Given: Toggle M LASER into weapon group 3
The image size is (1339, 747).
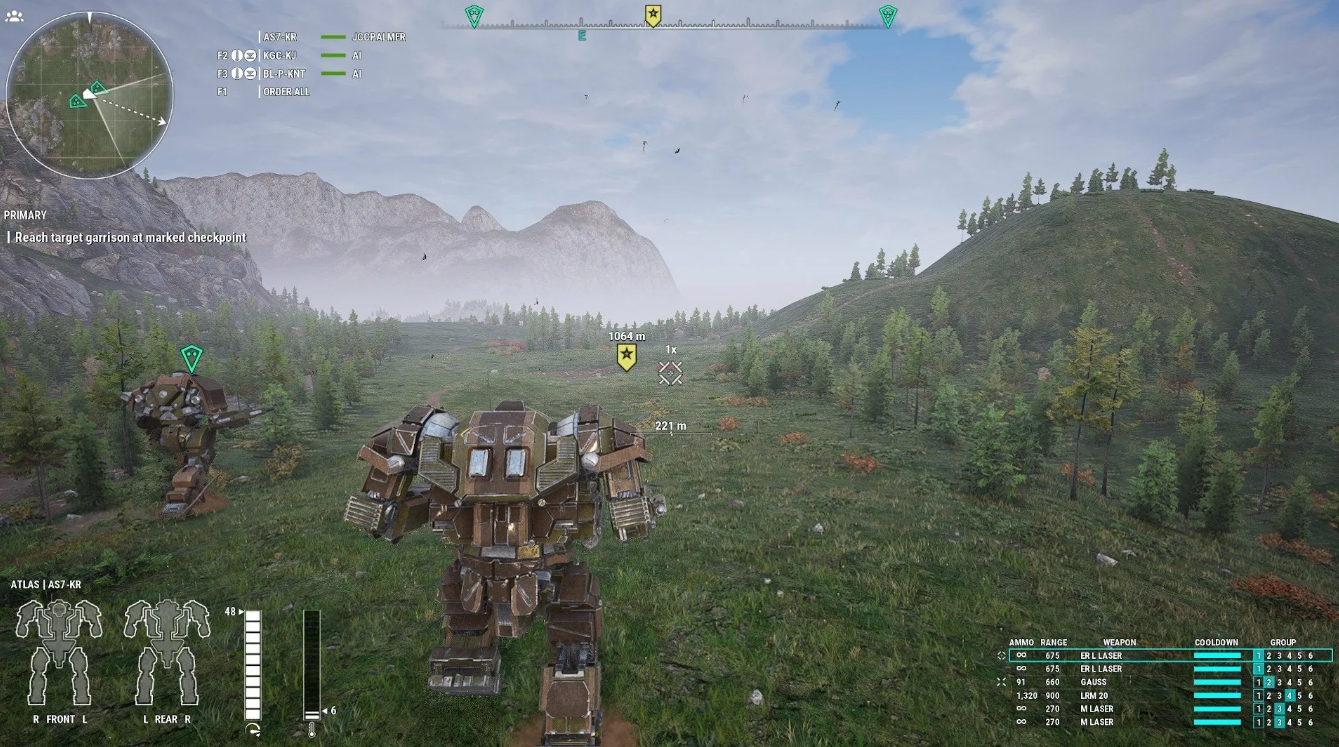Looking at the screenshot, I should [x=1278, y=708].
